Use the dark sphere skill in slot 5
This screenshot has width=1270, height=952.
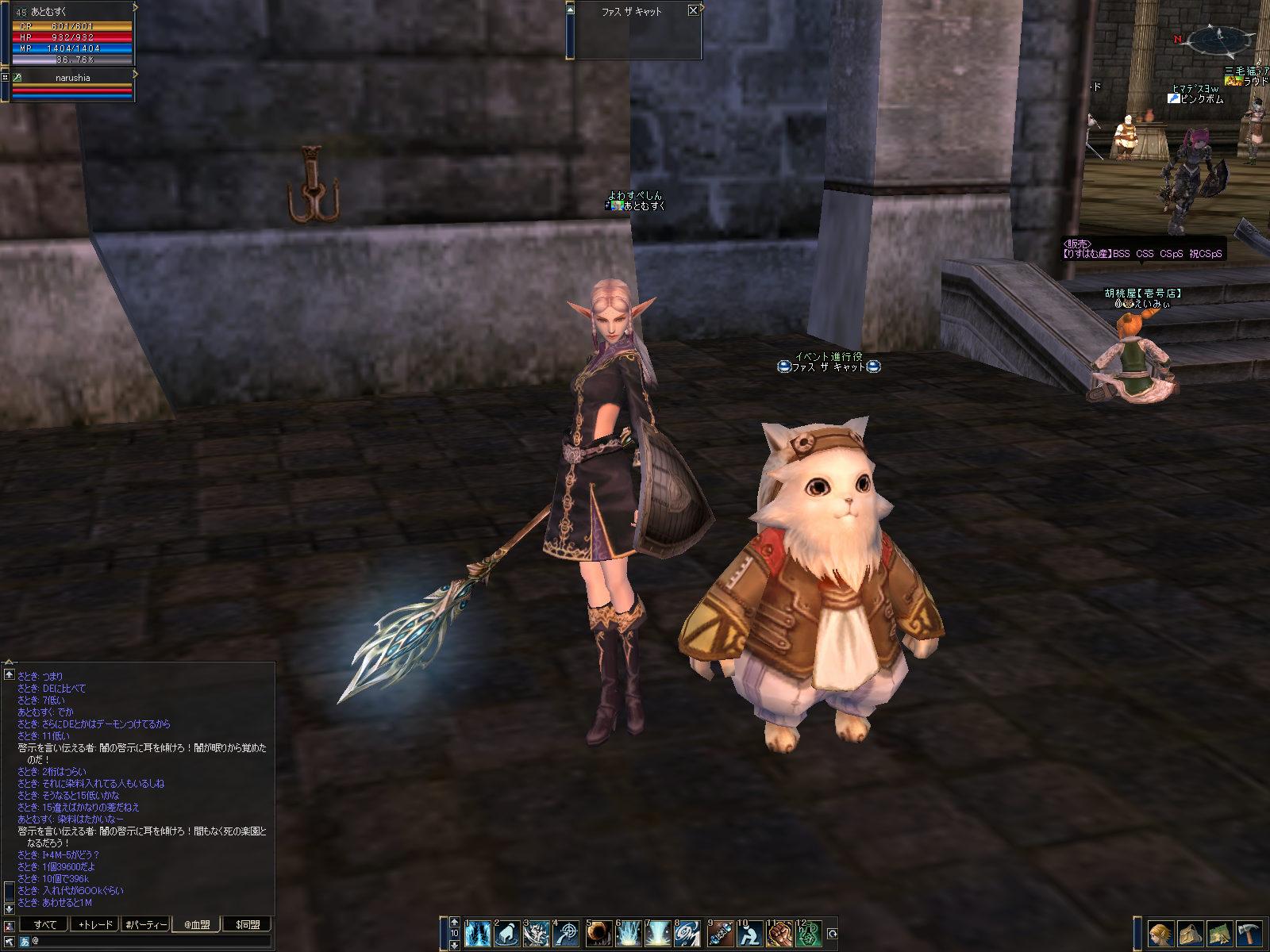tap(598, 934)
